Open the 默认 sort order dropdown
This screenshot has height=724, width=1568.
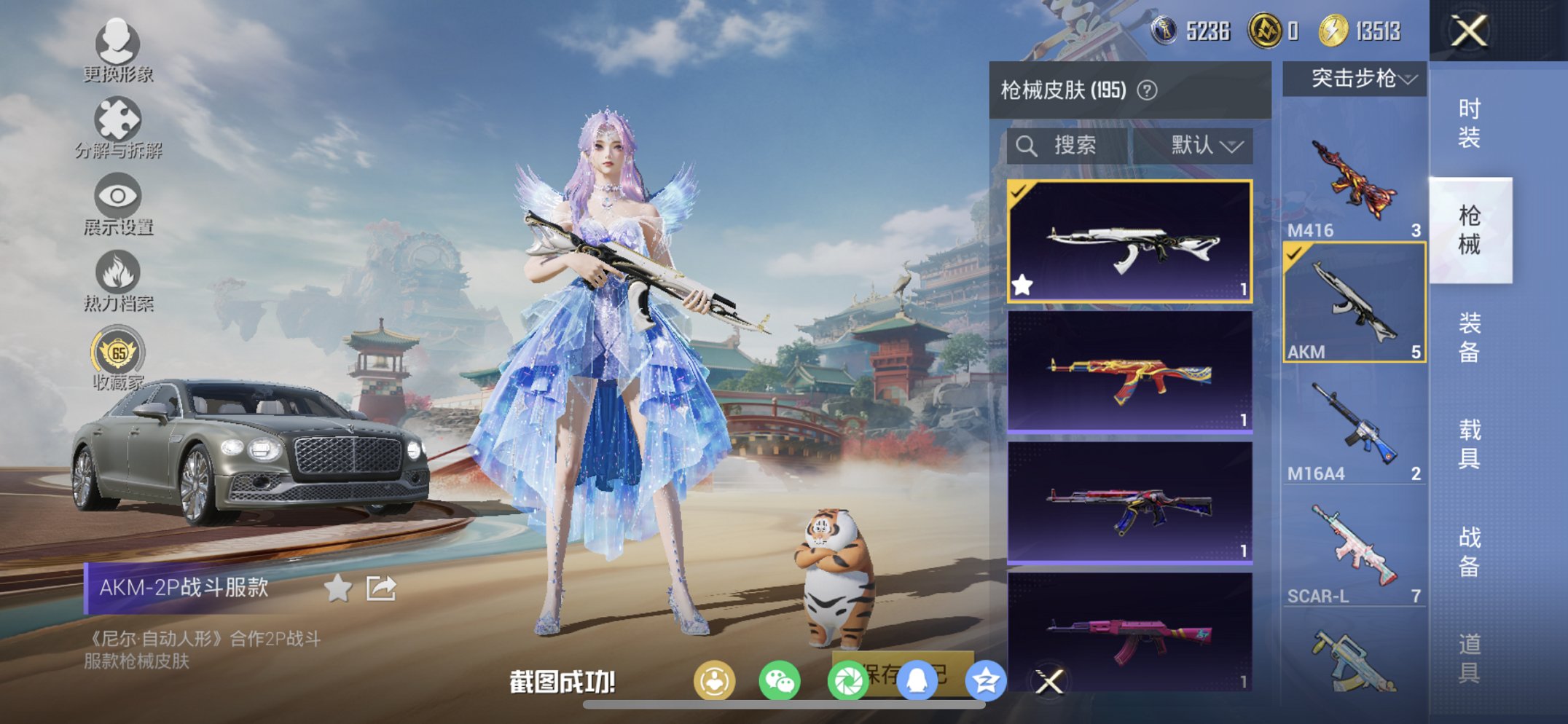click(1206, 146)
